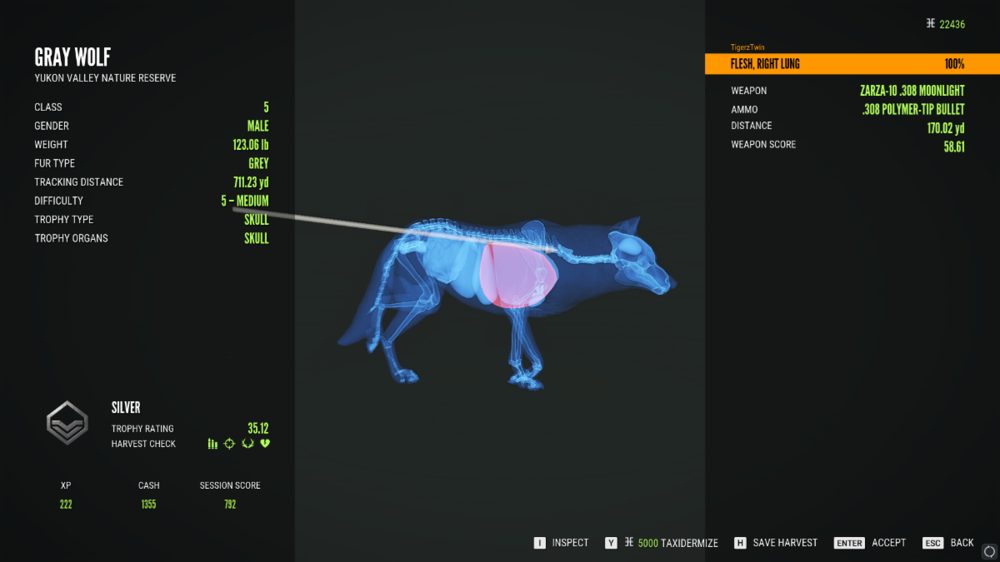This screenshot has height=562, width=1000.
Task: Select the Flesh, Right Lung shot row
Action: point(851,64)
